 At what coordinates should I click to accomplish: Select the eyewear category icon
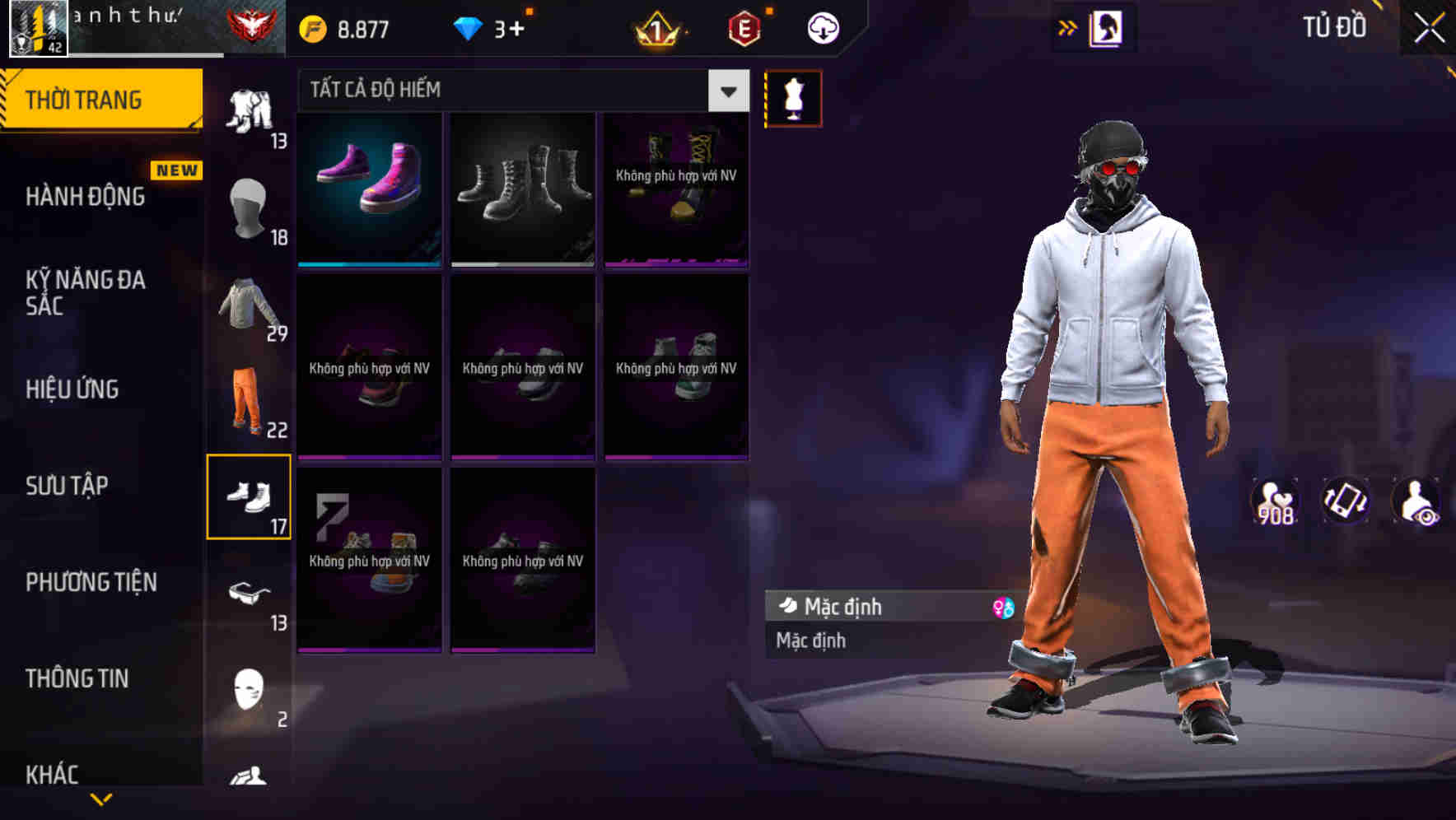[x=250, y=591]
